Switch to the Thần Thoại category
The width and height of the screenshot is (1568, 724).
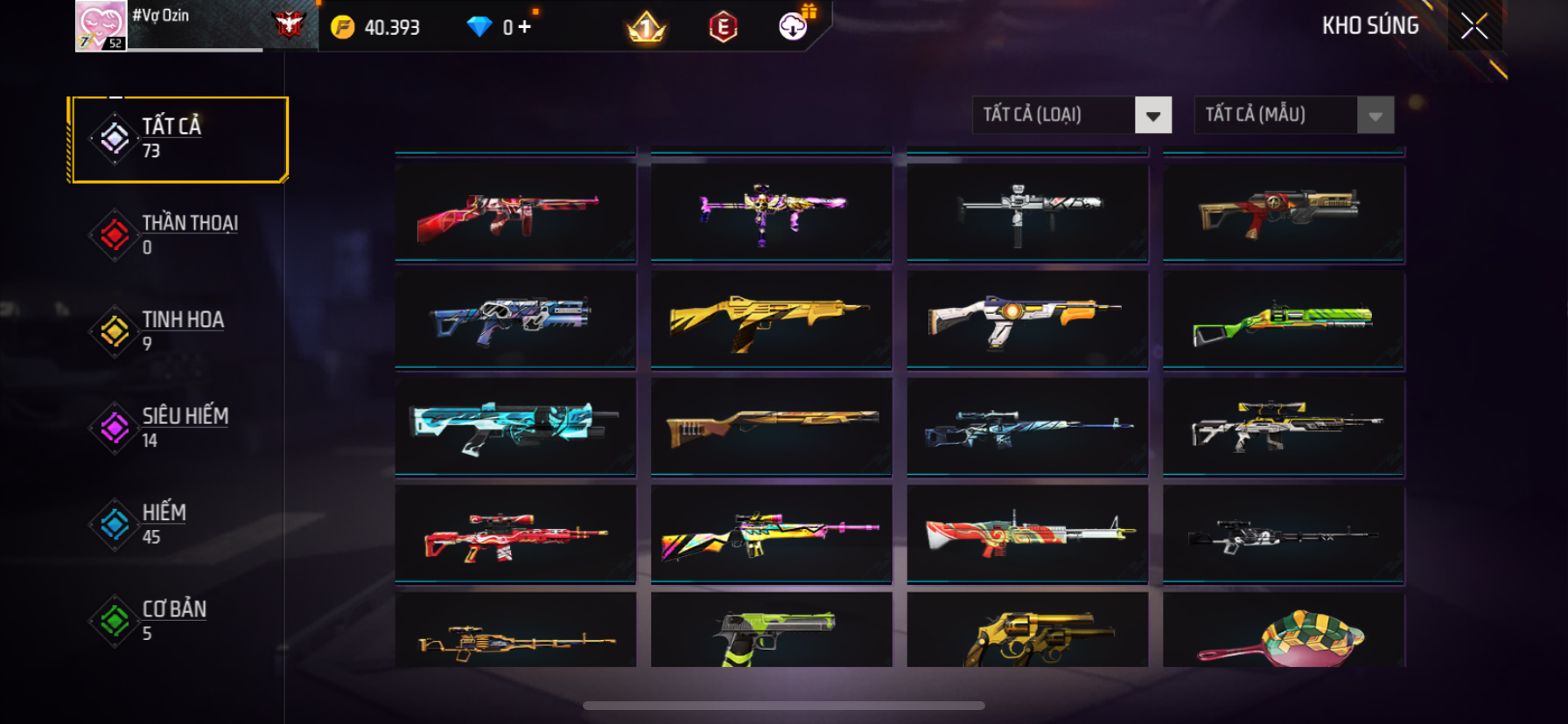tap(178, 235)
